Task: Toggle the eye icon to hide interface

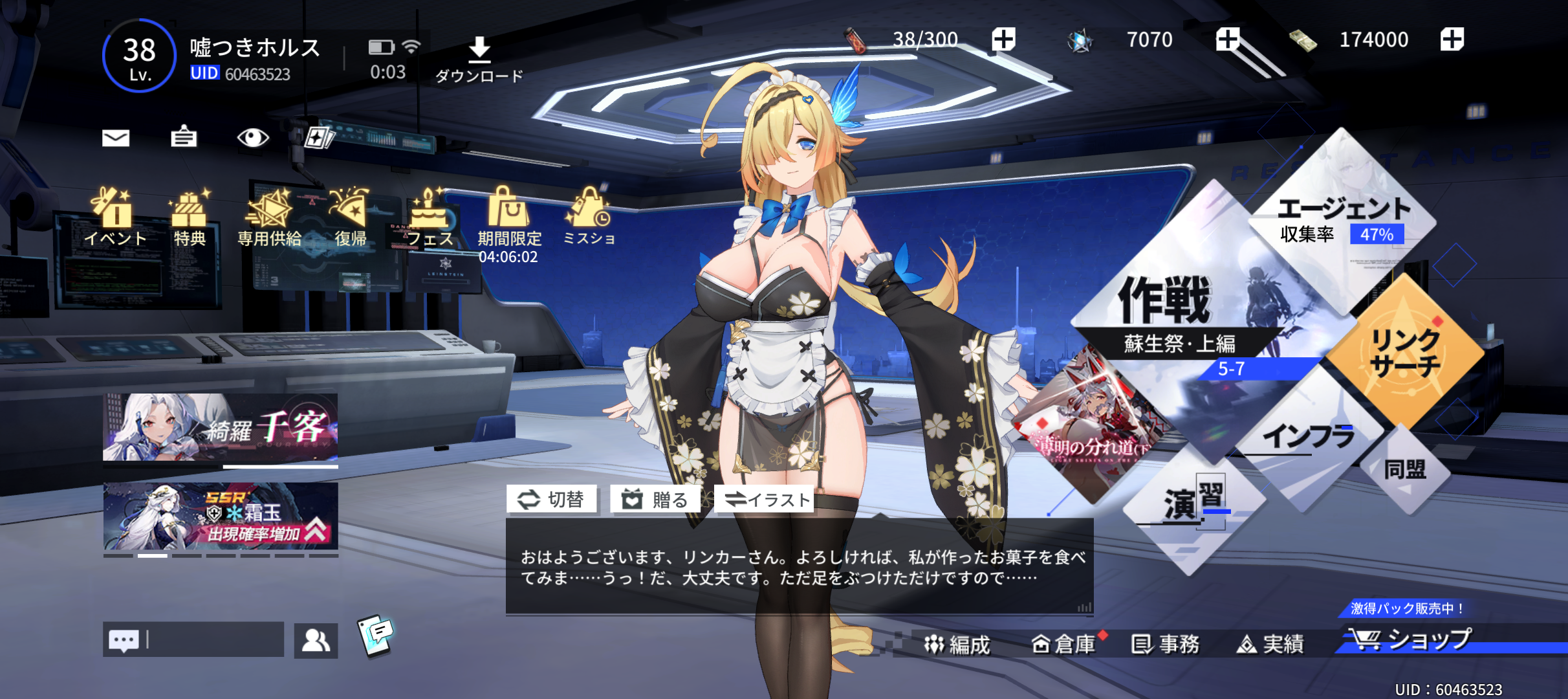Action: coord(252,137)
